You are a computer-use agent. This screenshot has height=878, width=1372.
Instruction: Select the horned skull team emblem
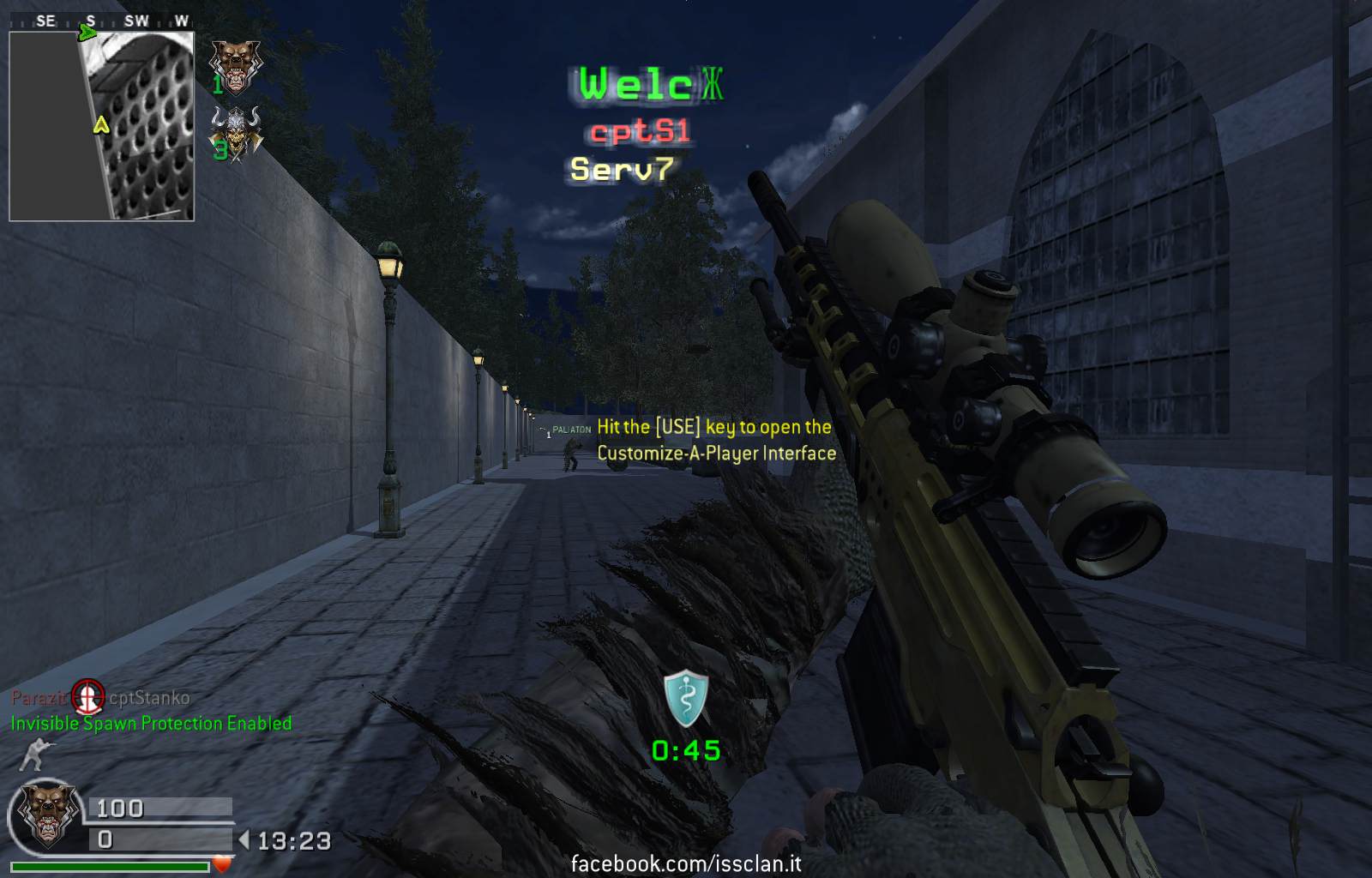pyautogui.click(x=238, y=133)
